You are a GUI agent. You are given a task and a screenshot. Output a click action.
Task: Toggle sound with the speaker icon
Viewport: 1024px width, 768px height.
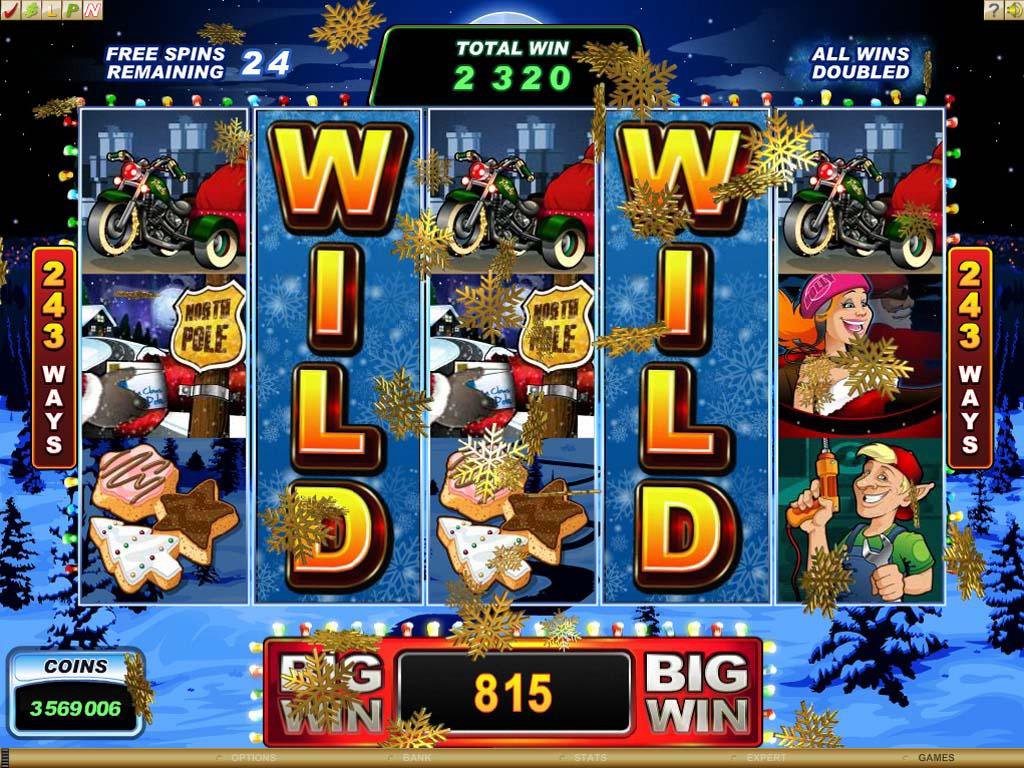coord(1013,10)
